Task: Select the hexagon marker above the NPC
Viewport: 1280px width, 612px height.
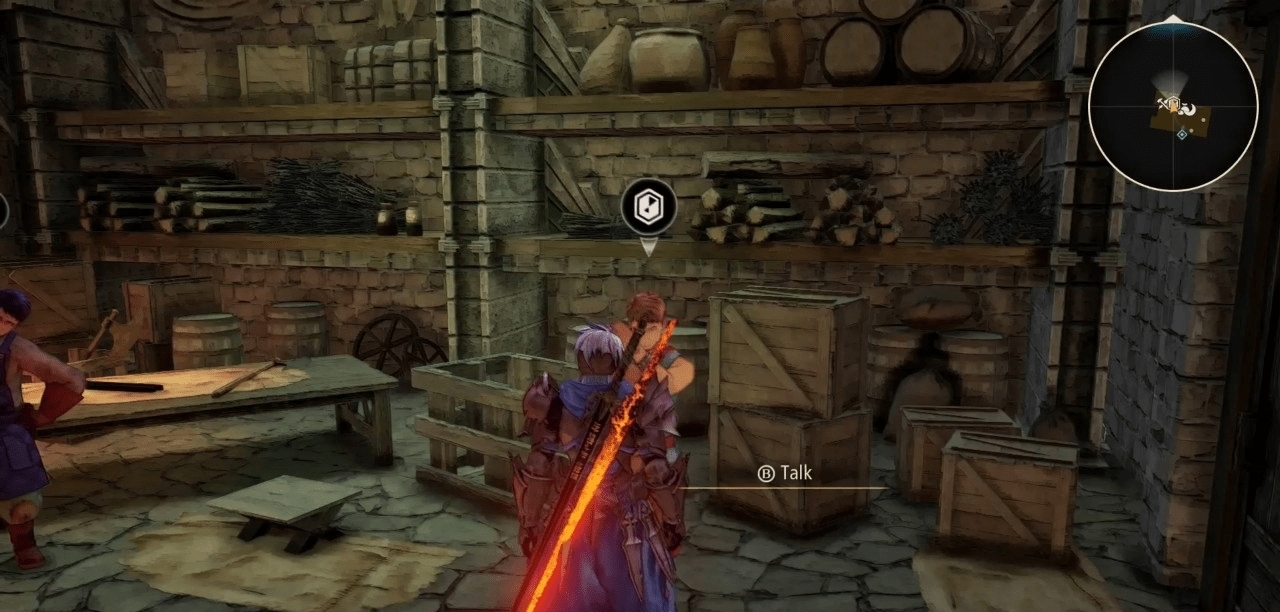Action: pyautogui.click(x=648, y=207)
